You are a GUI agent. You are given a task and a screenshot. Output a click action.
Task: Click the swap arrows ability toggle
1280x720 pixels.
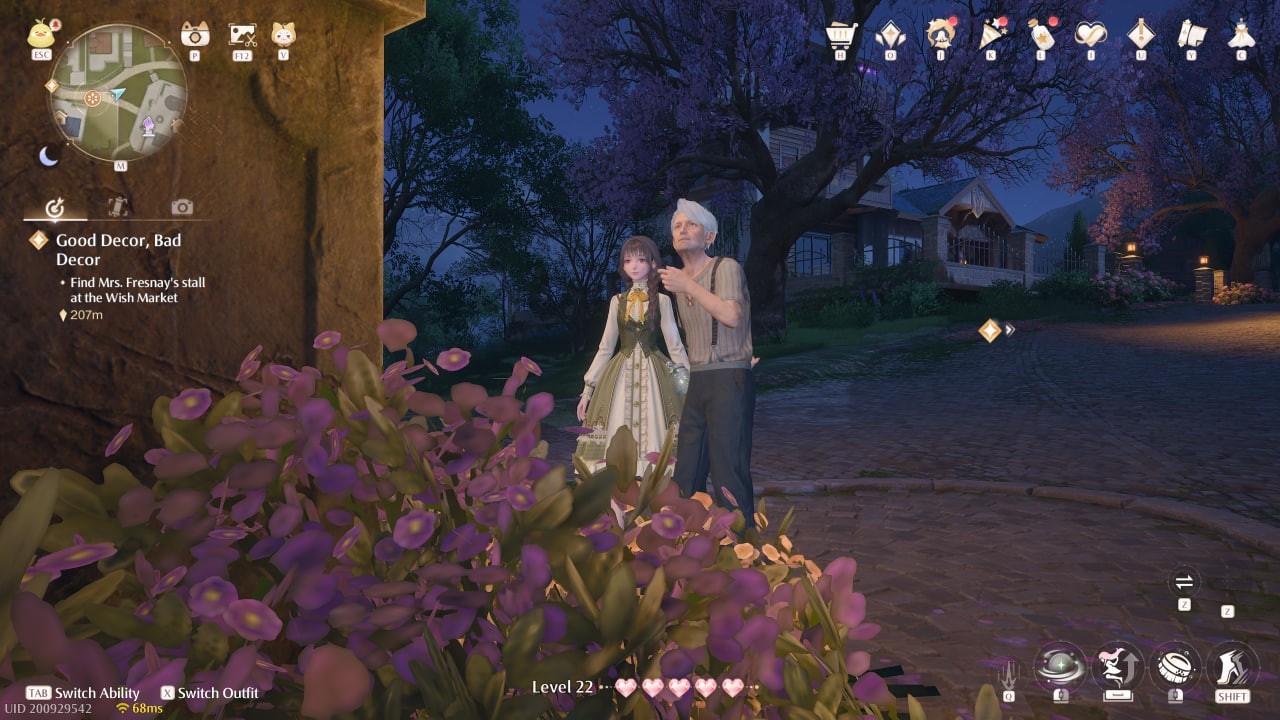[1184, 582]
